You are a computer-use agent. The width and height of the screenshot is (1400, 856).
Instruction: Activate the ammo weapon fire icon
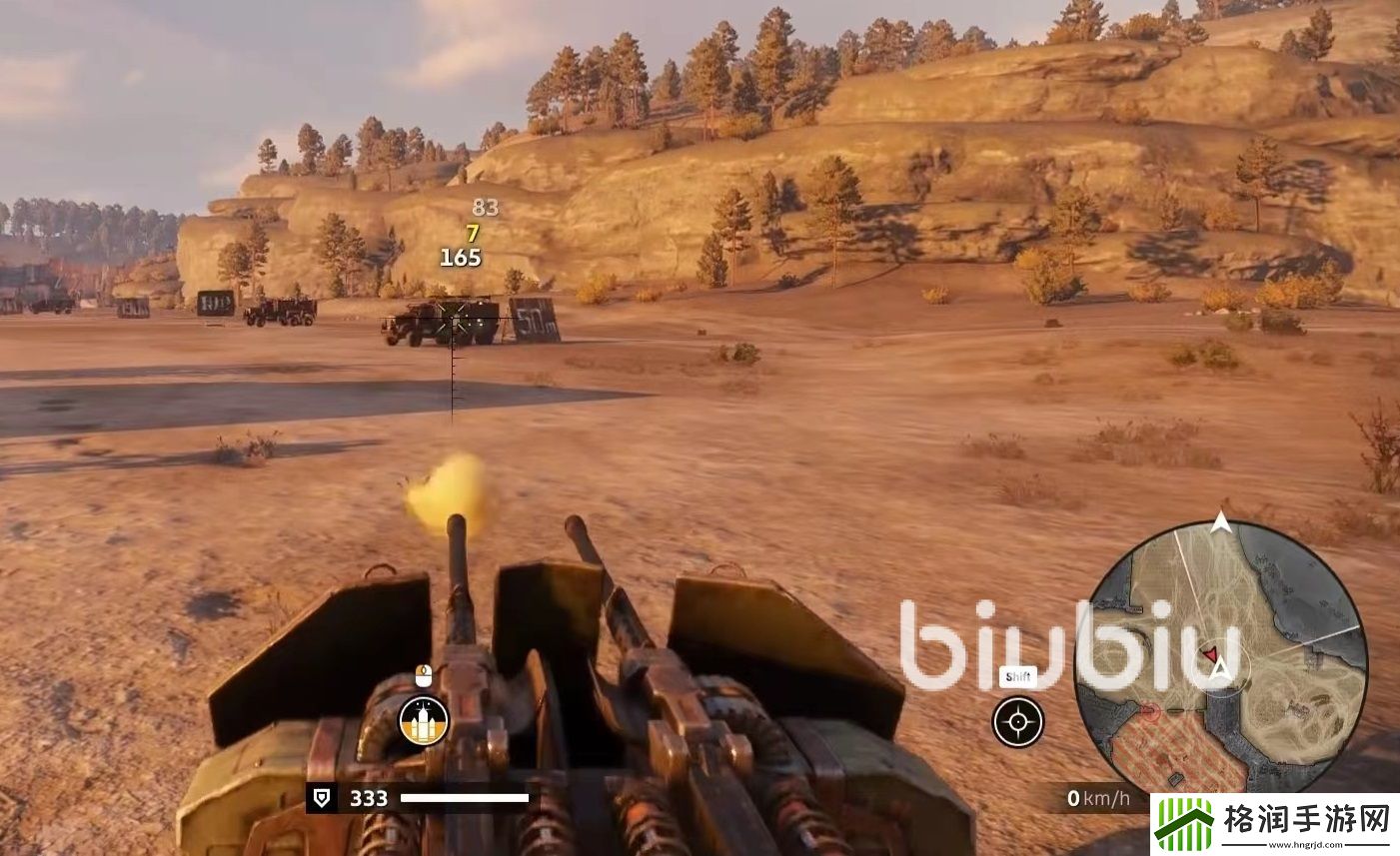coord(424,720)
